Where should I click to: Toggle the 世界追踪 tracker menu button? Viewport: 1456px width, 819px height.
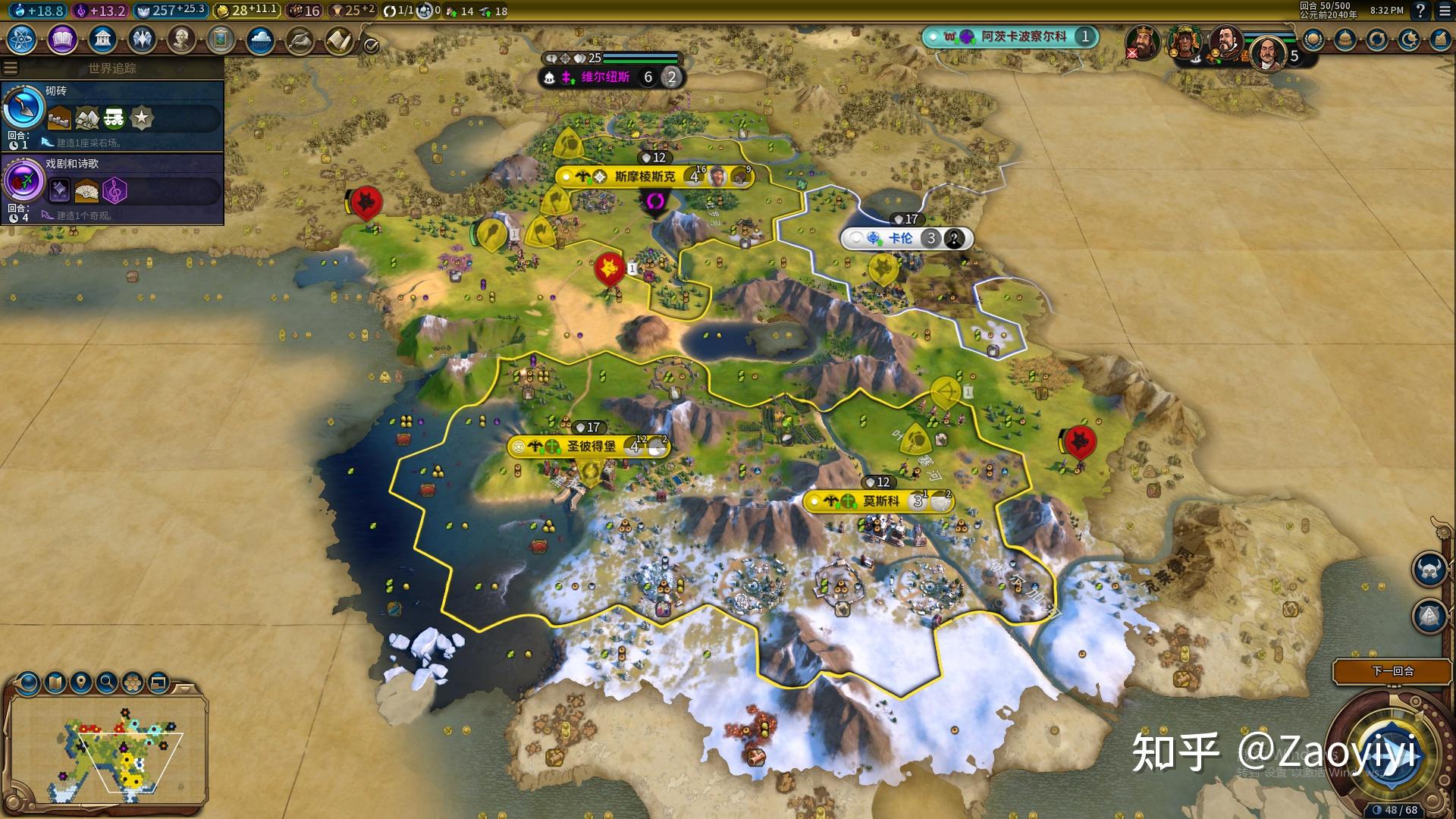(x=10, y=67)
